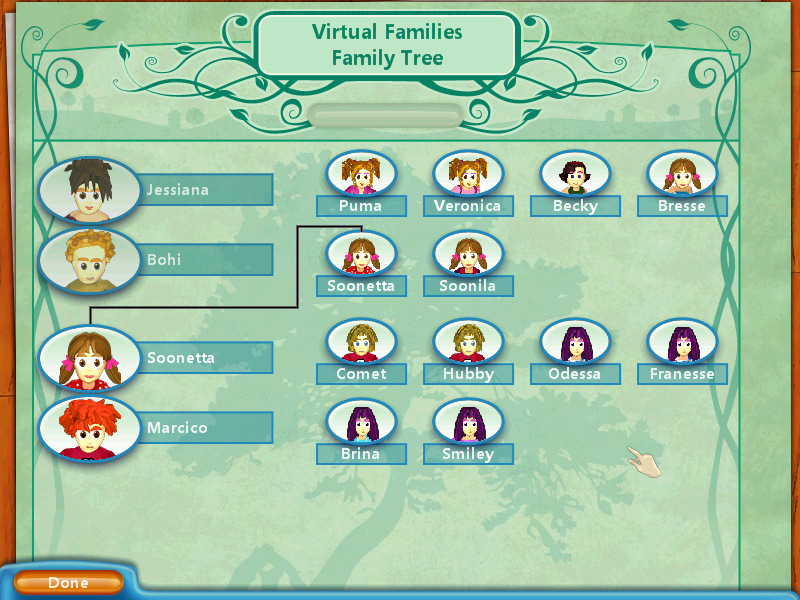The height and width of the screenshot is (600, 800).
Task: Select Brina's portrait
Action: coord(361,423)
